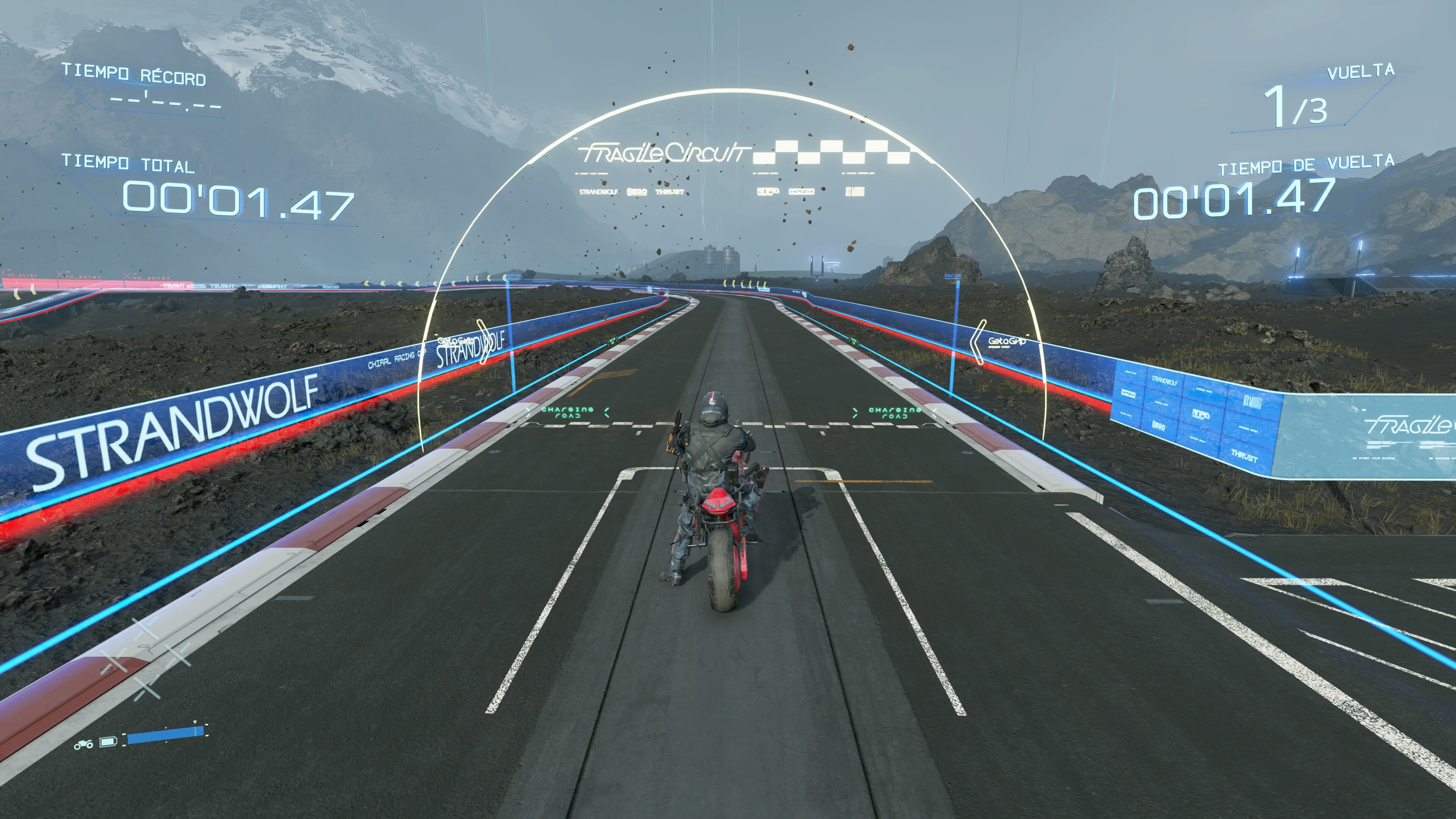
Task: Select the crossed-lines compass indicator
Action: click(145, 658)
